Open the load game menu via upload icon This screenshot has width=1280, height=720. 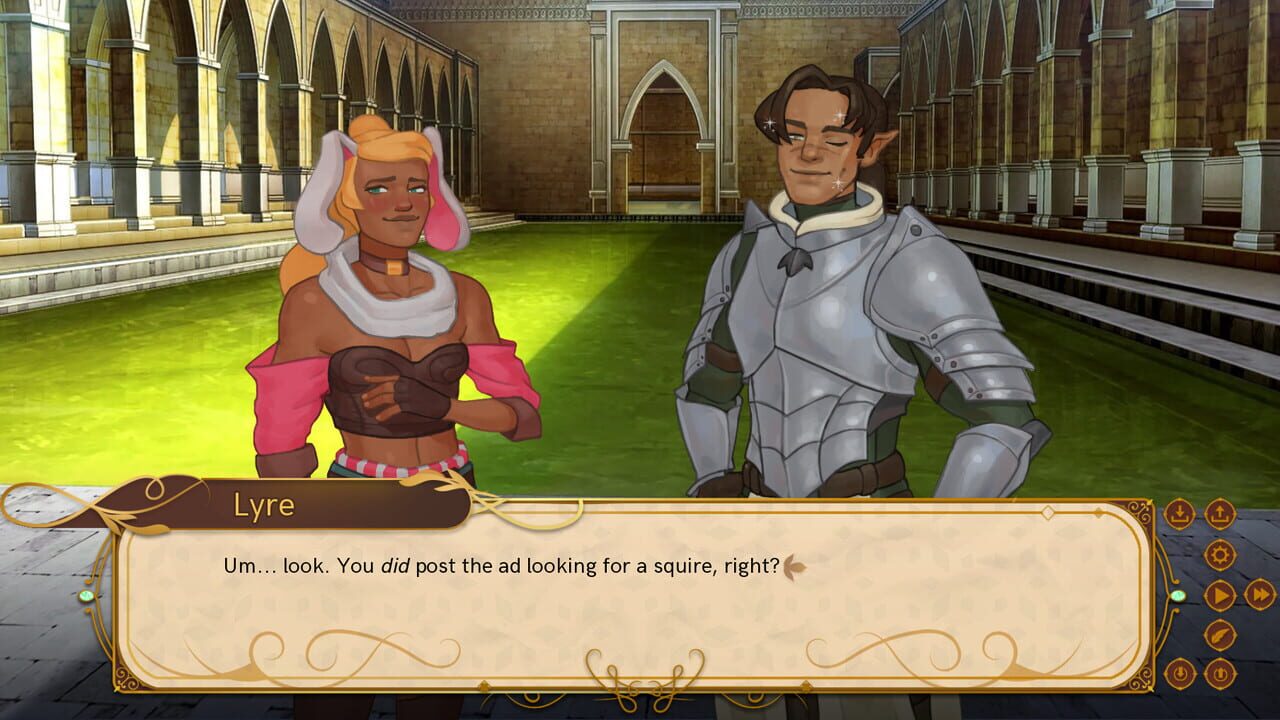1219,513
